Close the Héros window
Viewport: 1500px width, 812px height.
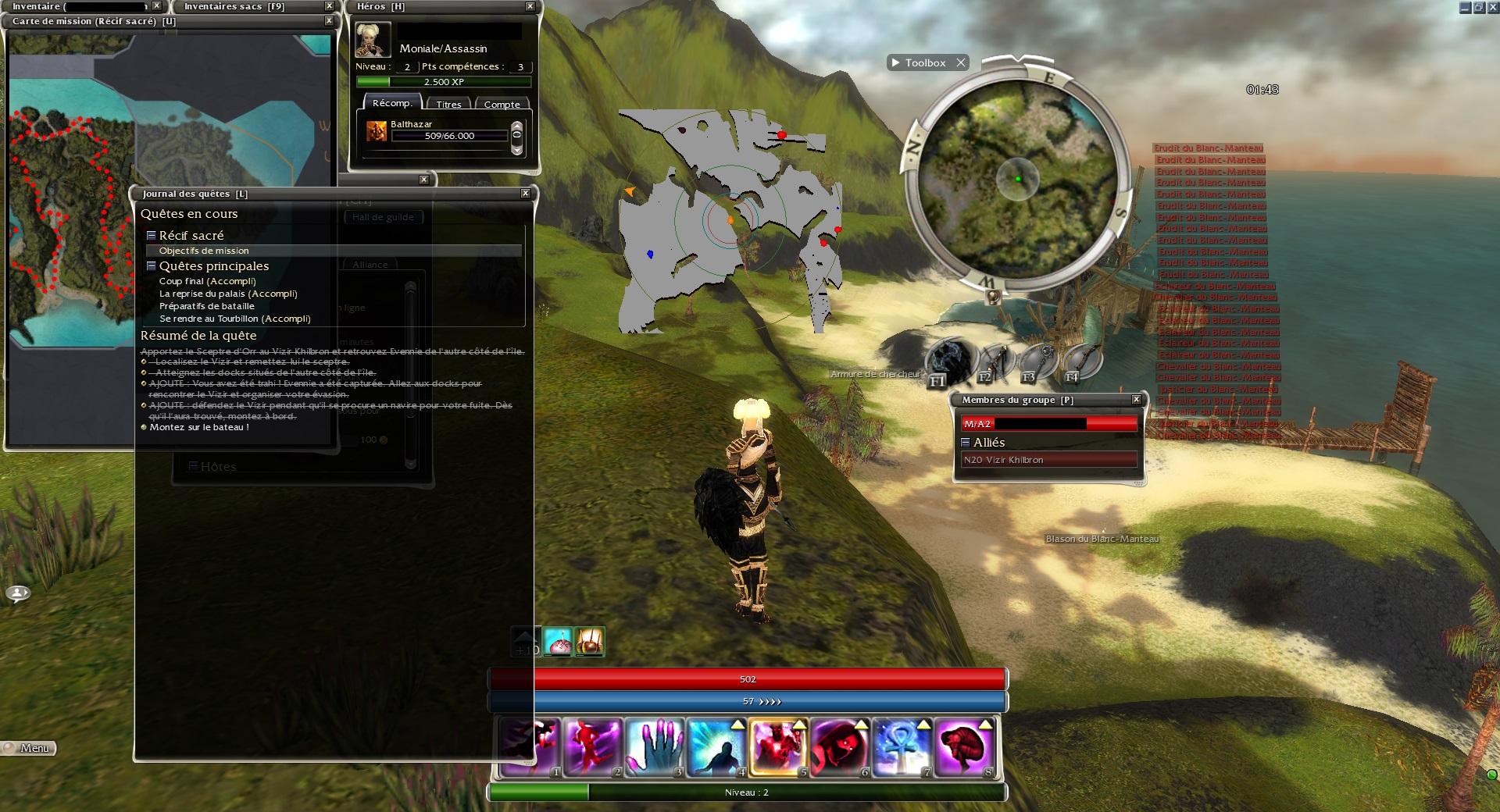tap(530, 6)
